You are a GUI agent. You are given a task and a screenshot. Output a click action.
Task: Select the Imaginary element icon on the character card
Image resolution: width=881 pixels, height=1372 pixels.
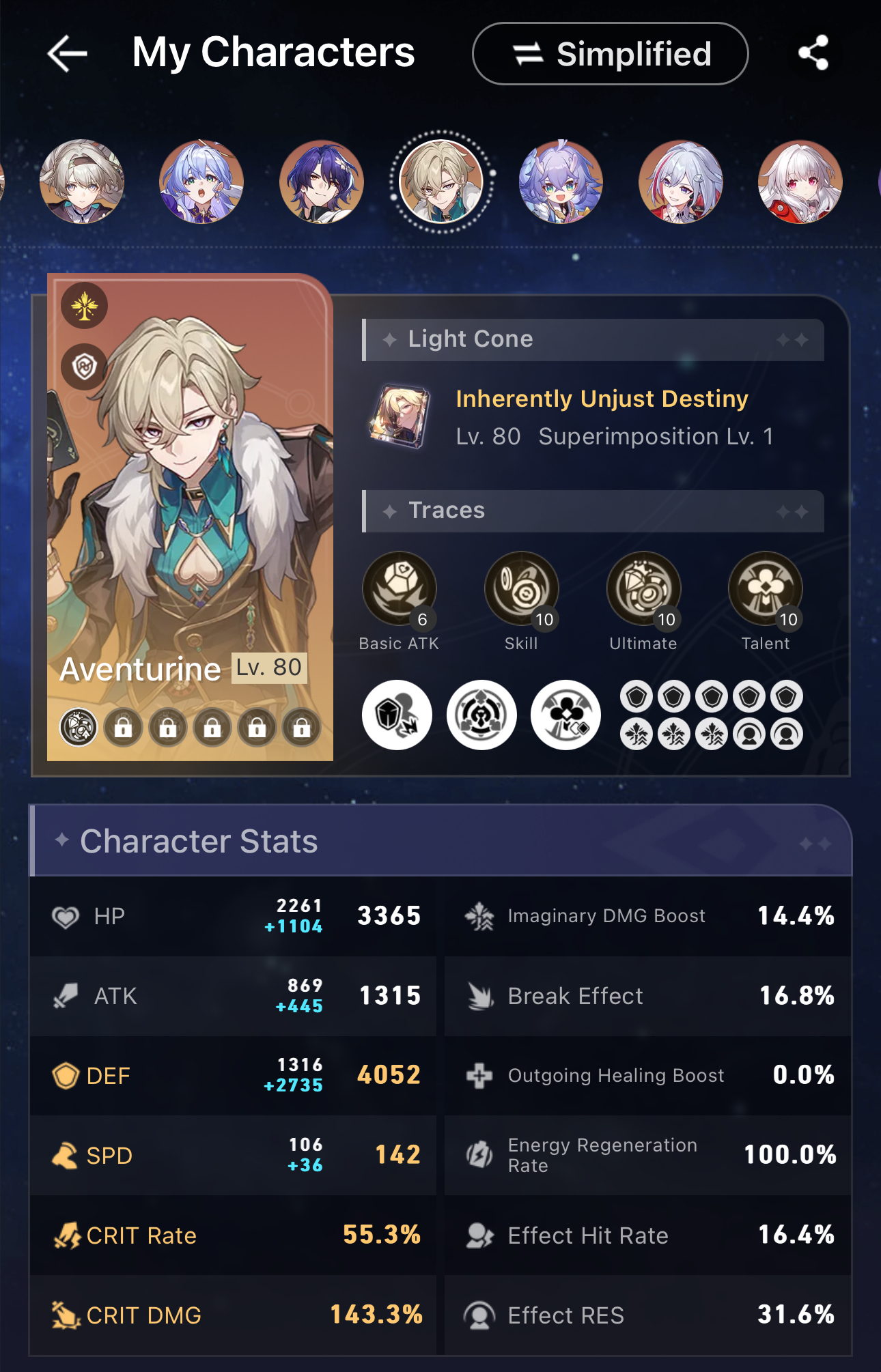(84, 306)
